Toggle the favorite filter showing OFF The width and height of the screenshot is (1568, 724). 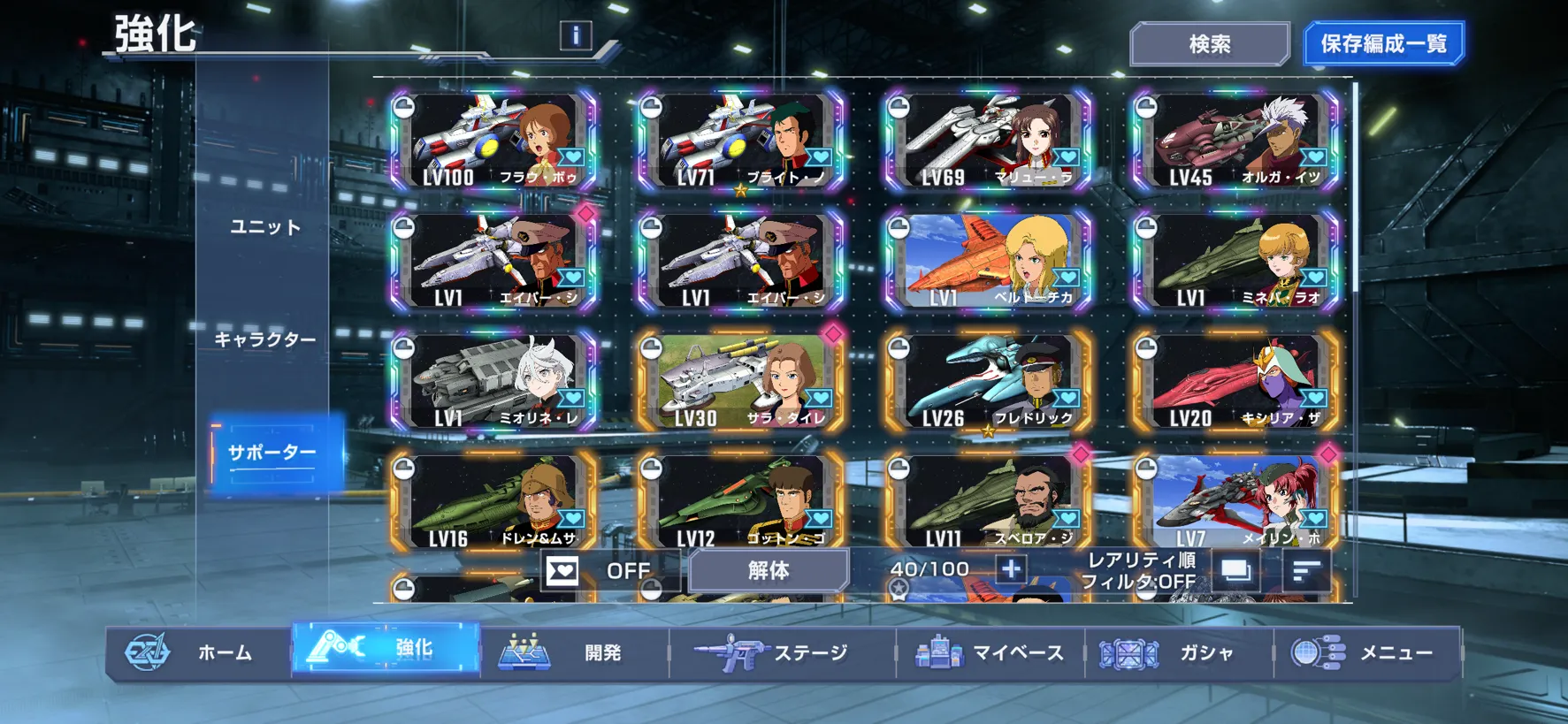pos(608,571)
